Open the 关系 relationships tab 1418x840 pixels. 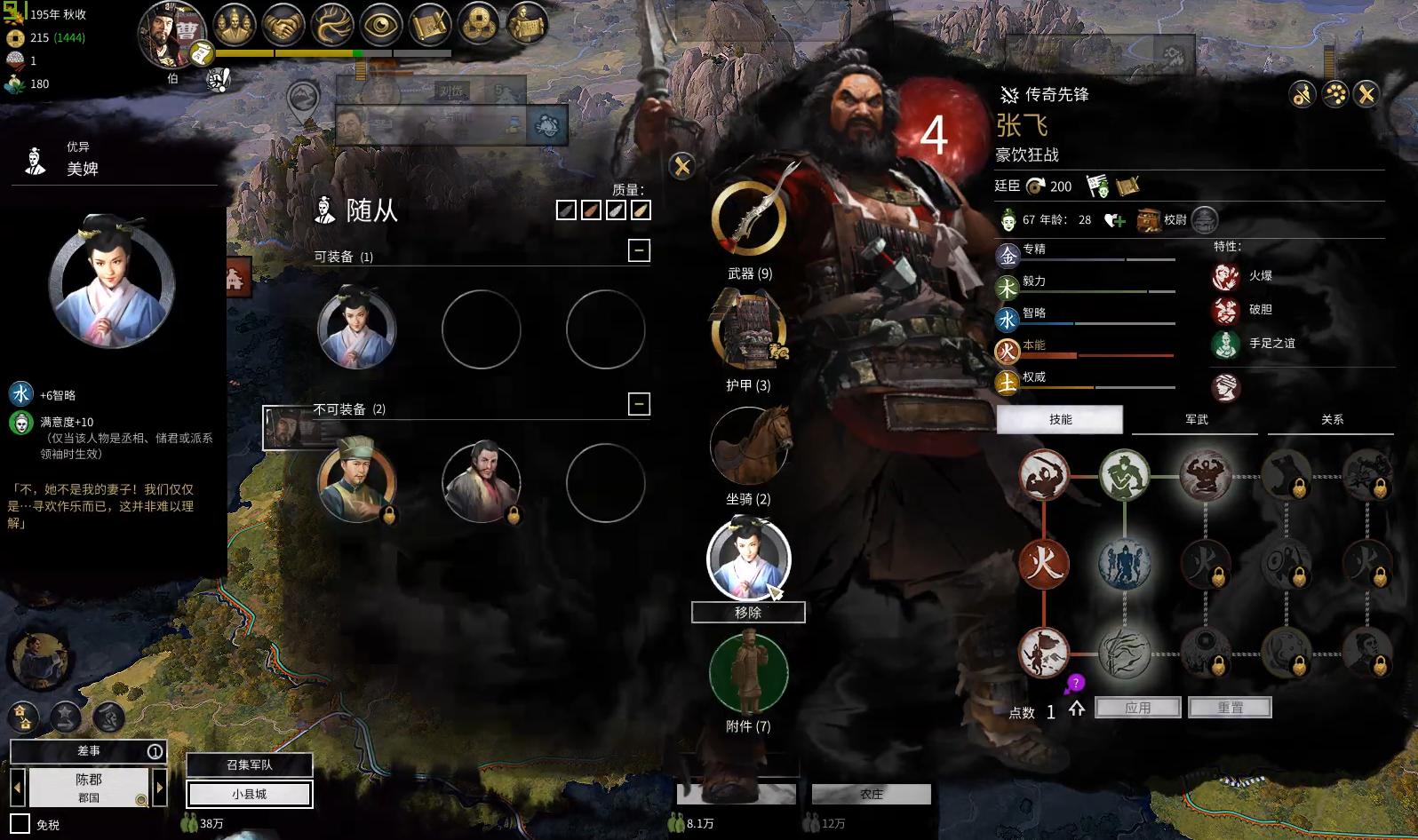(1331, 420)
